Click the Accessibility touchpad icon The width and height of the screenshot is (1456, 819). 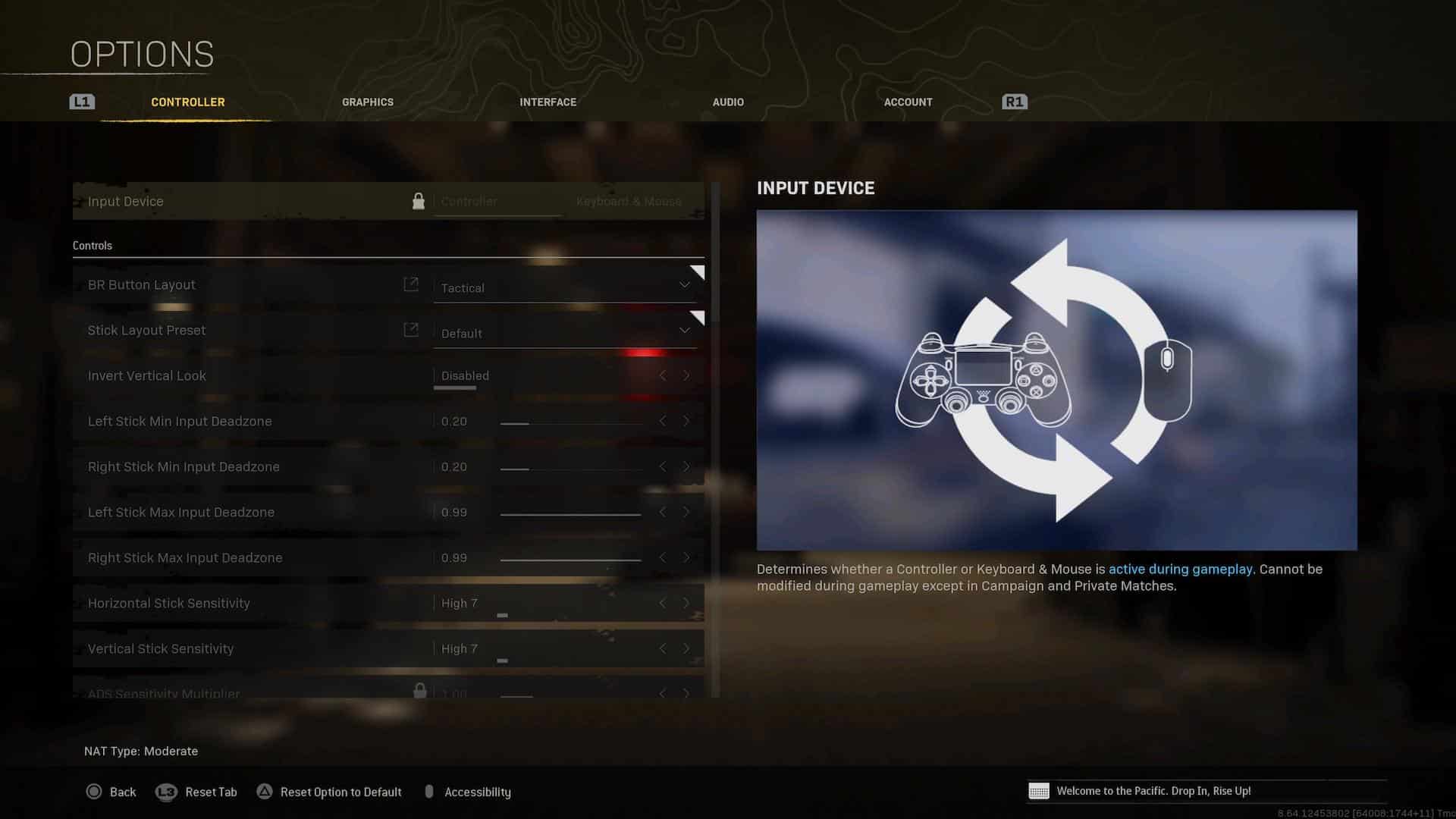(431, 791)
